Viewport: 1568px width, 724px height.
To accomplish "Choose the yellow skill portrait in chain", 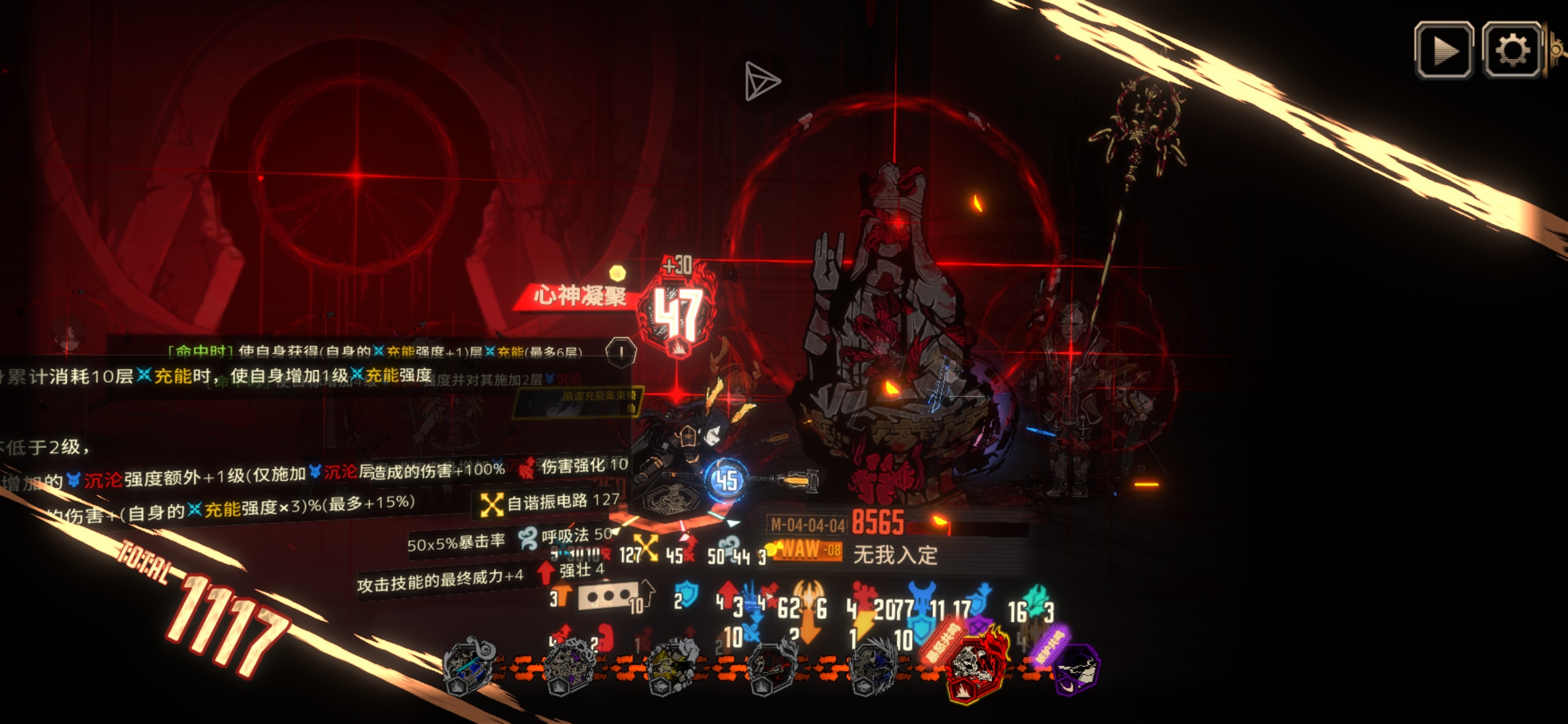I will click(672, 666).
